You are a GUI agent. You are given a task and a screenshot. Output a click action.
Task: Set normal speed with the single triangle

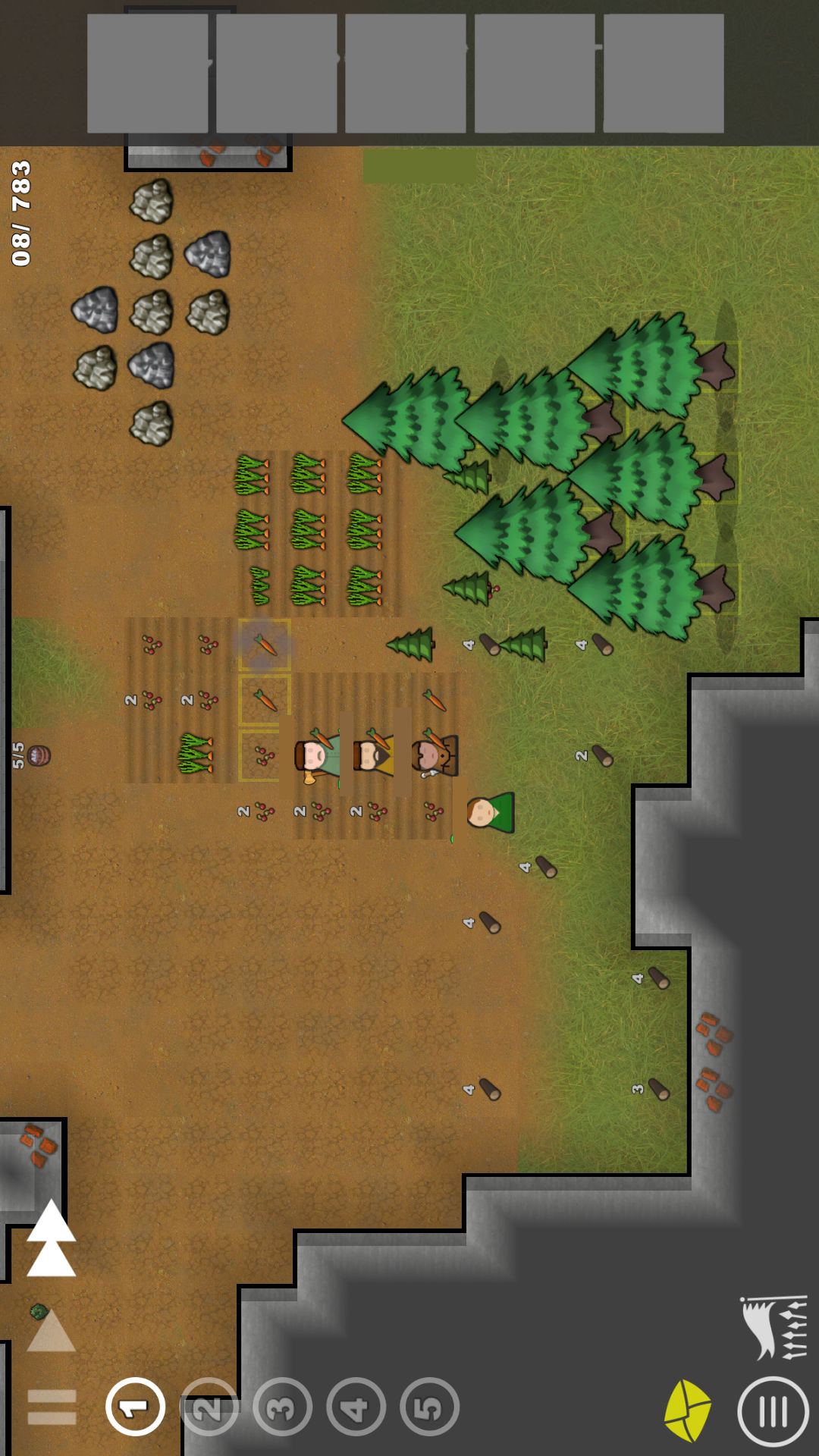point(52,1332)
